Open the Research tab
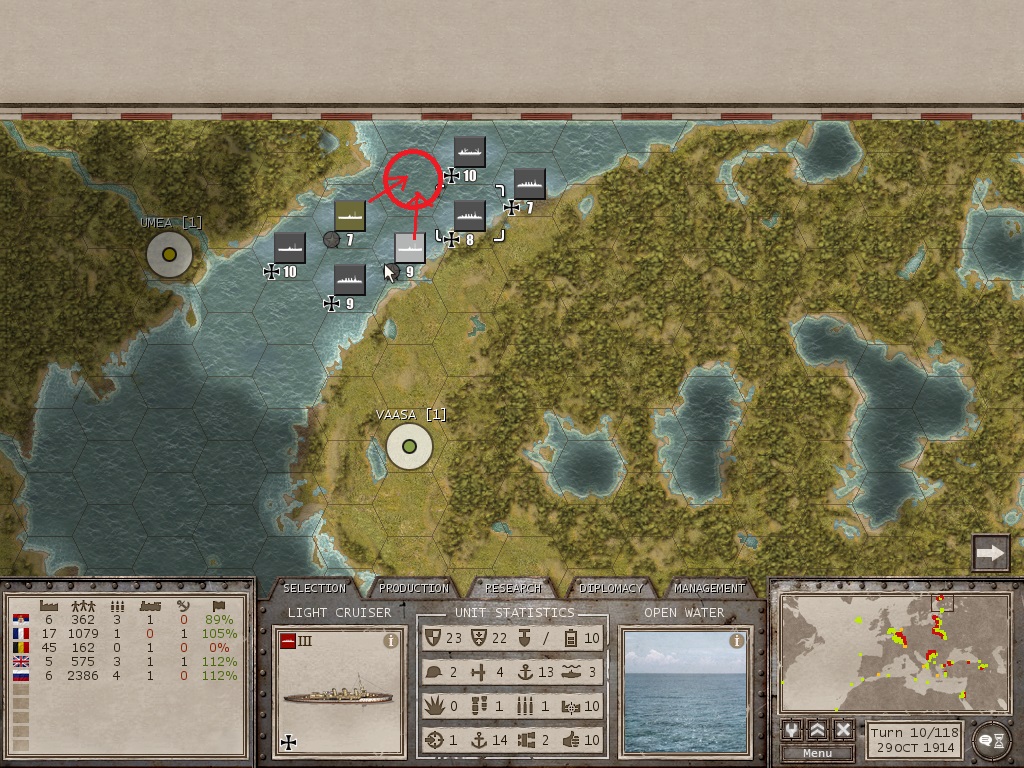 [513, 588]
